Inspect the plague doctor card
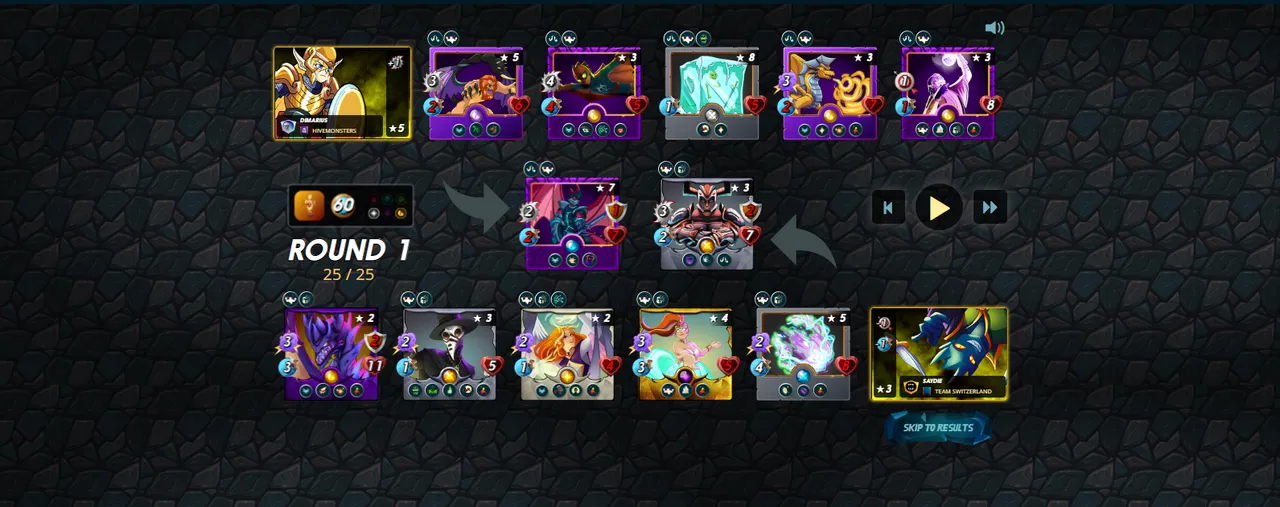Viewport: 1280px width, 507px height. point(449,354)
